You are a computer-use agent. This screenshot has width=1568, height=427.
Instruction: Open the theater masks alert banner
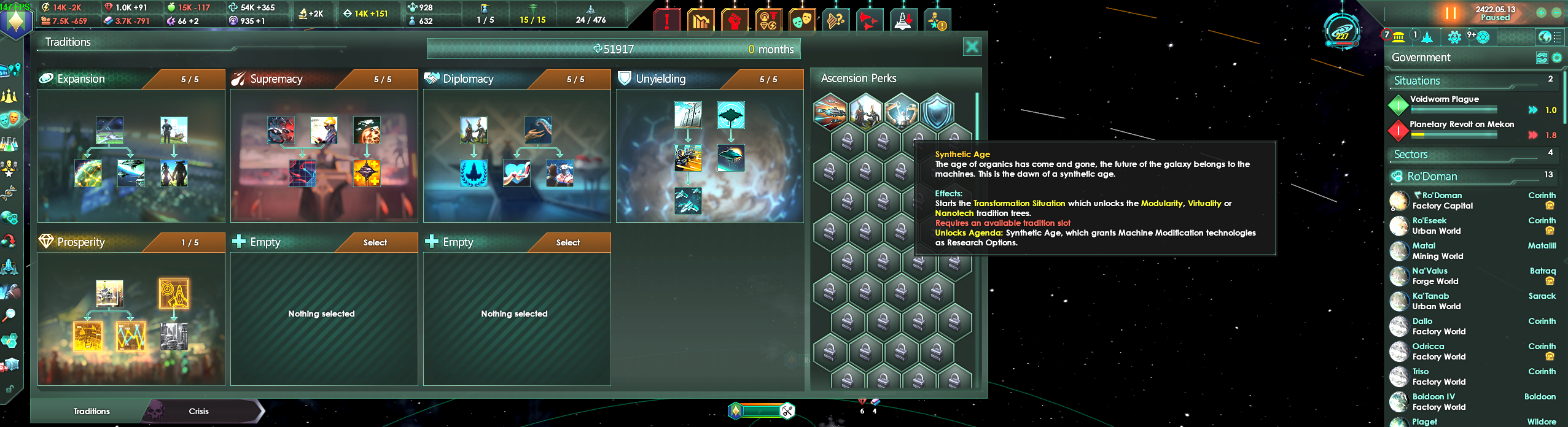tap(802, 21)
